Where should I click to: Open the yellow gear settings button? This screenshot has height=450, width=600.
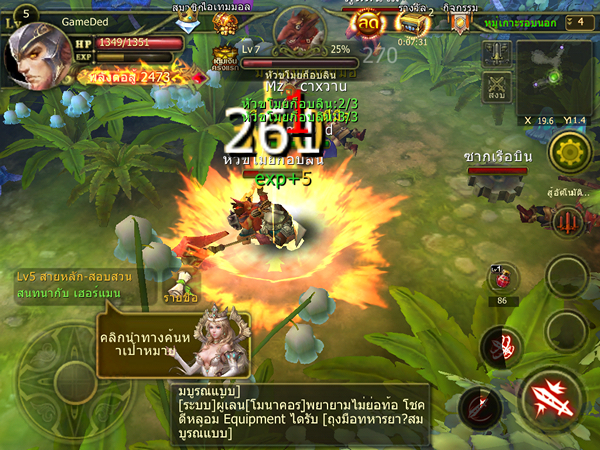570,153
